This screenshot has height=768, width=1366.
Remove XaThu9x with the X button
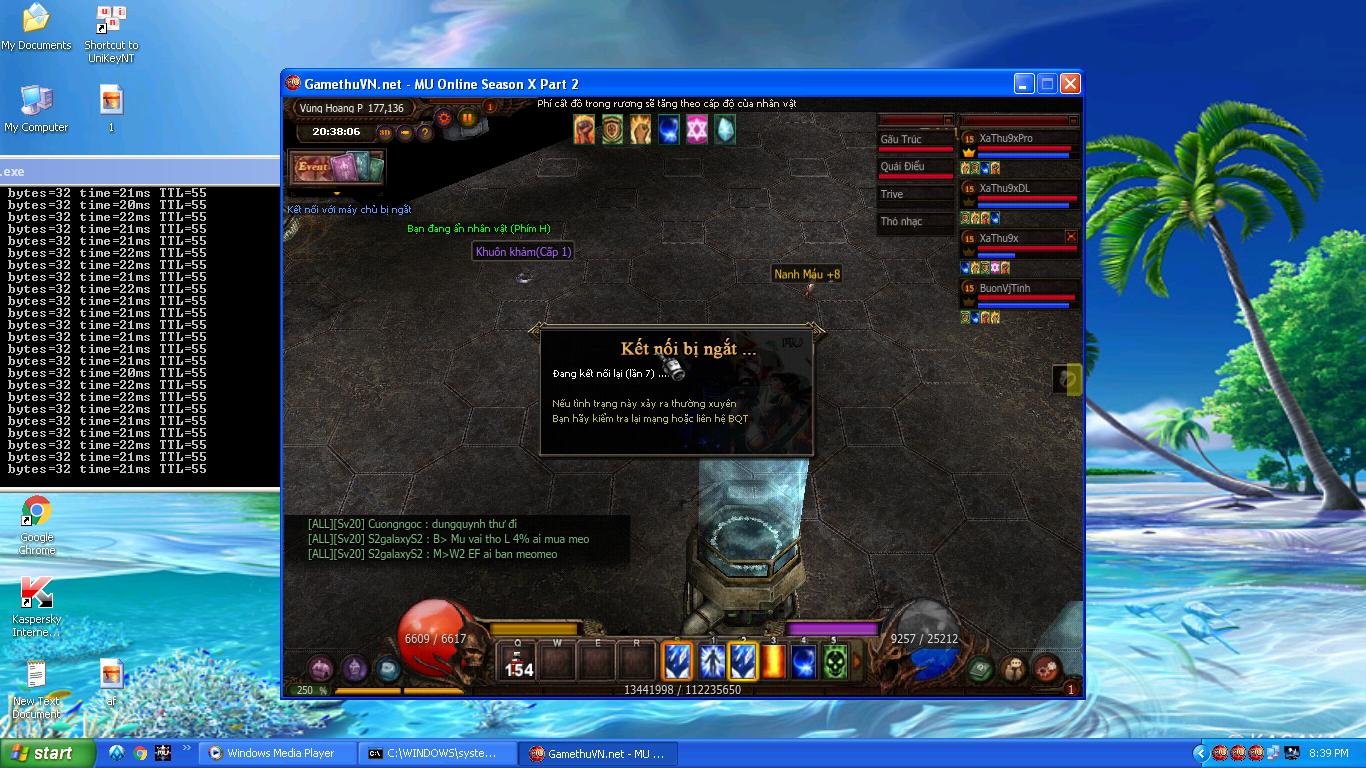coord(1071,237)
